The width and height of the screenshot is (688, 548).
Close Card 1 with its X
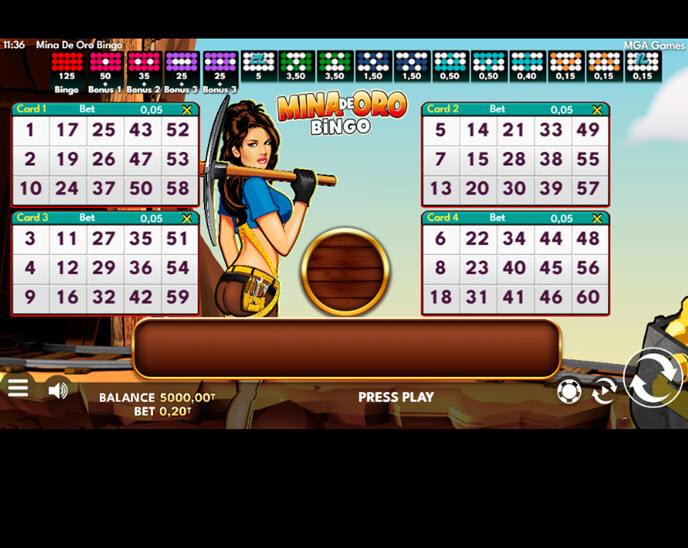click(187, 110)
